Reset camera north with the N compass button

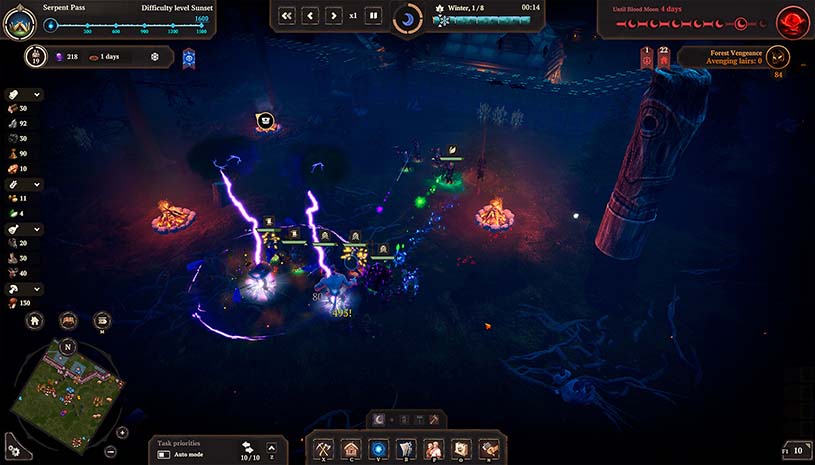(68, 346)
